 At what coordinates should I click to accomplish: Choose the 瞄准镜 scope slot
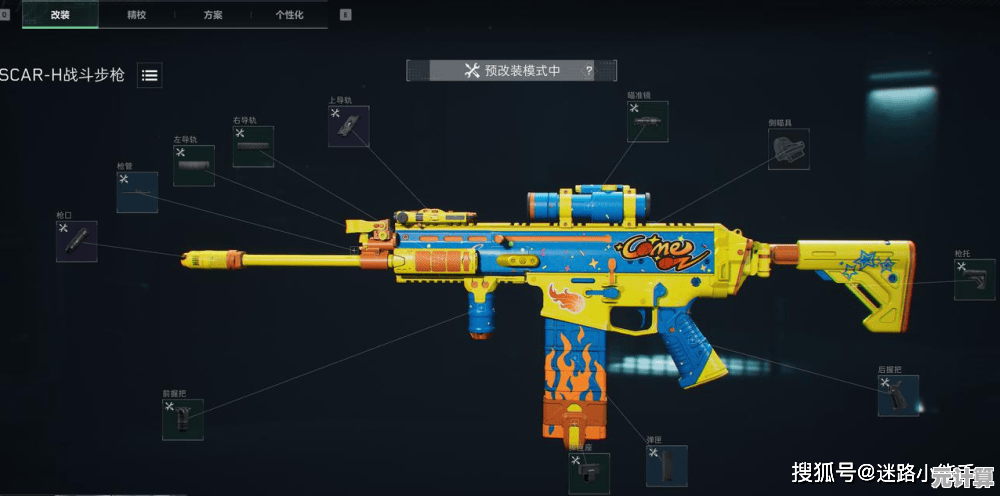[x=648, y=121]
